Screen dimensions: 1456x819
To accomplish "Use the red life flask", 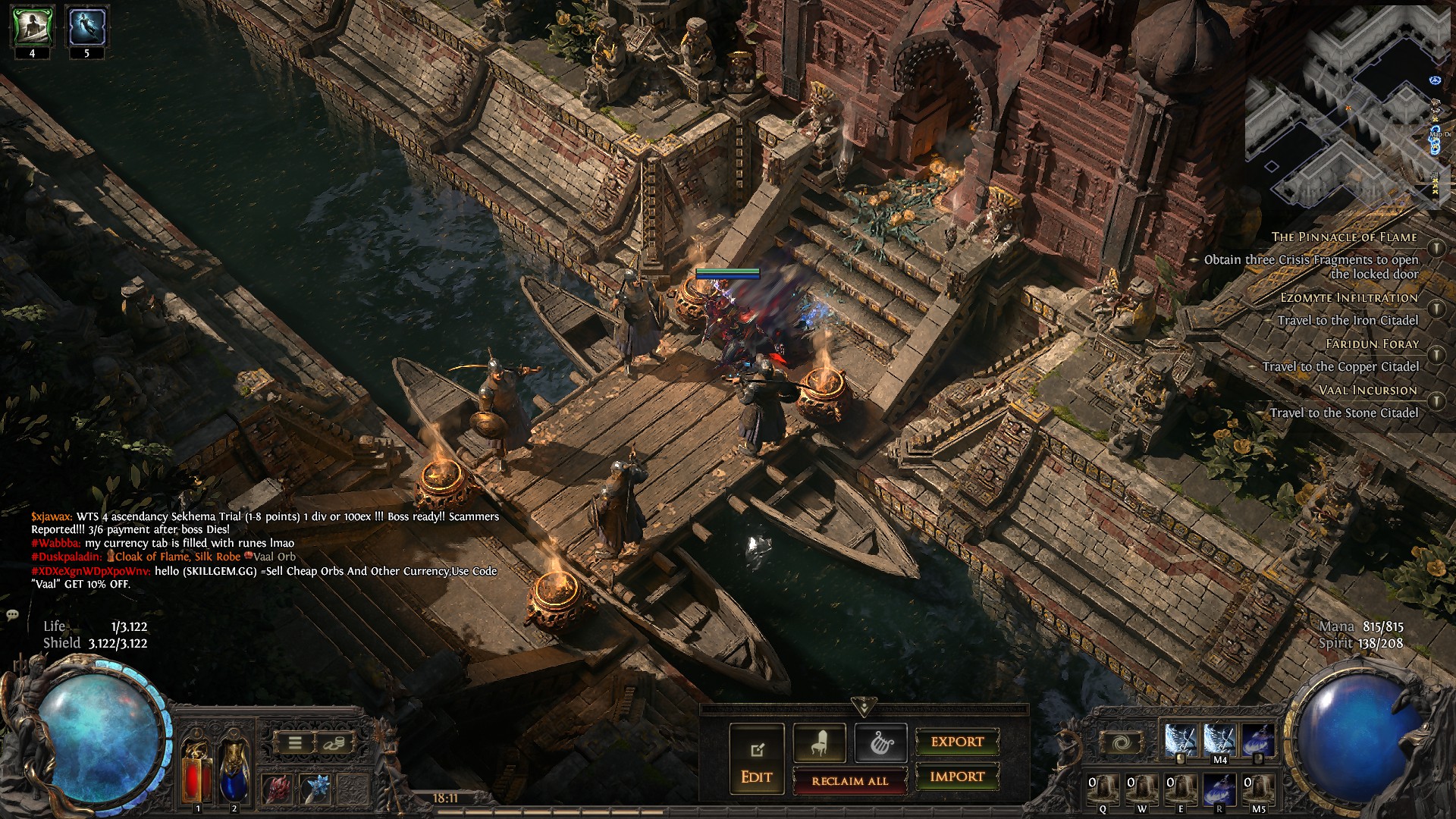I will 196,770.
